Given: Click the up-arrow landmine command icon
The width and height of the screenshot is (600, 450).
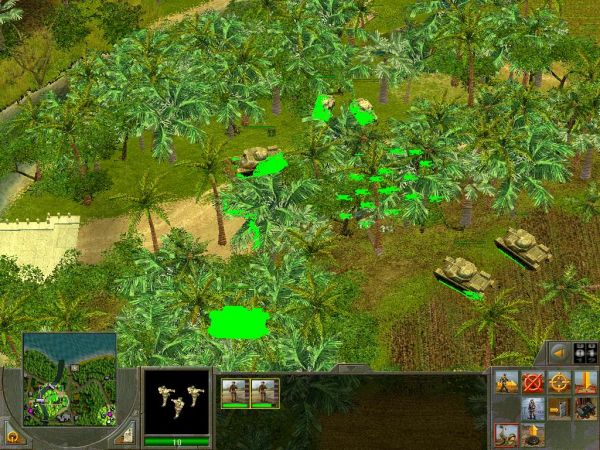Looking at the screenshot, I should click(533, 435).
